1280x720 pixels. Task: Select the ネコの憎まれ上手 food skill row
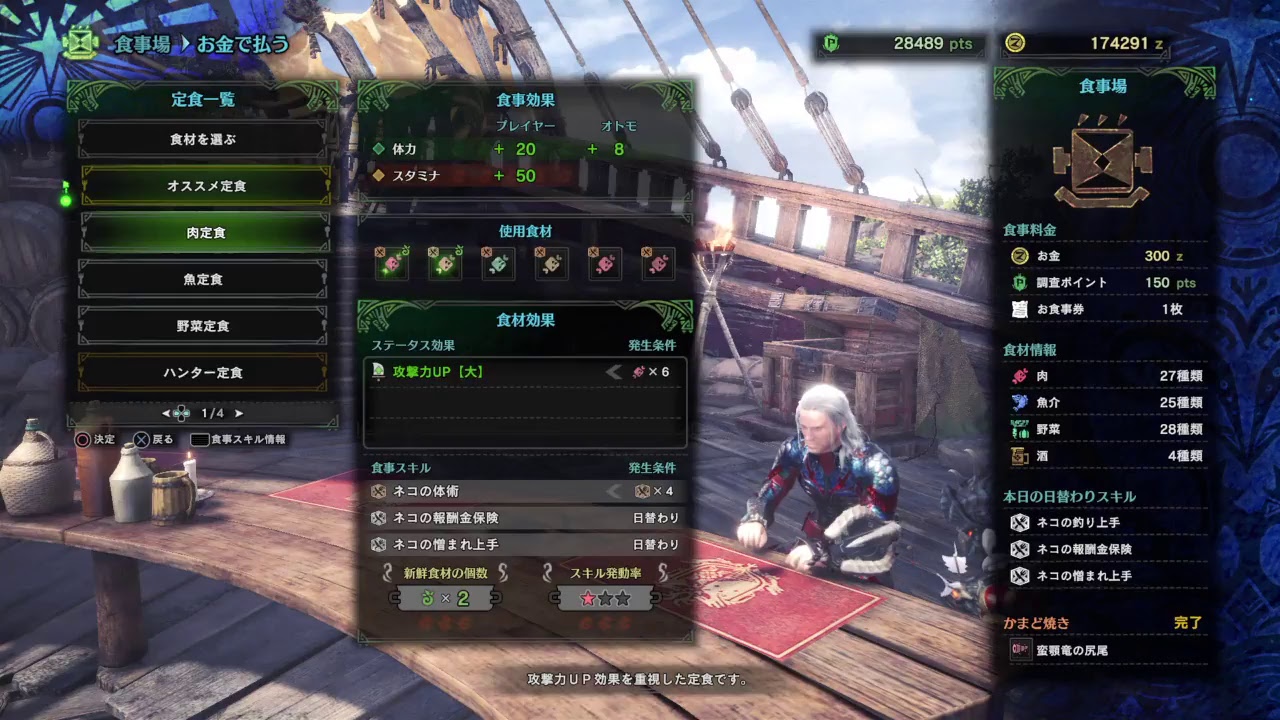click(x=524, y=545)
